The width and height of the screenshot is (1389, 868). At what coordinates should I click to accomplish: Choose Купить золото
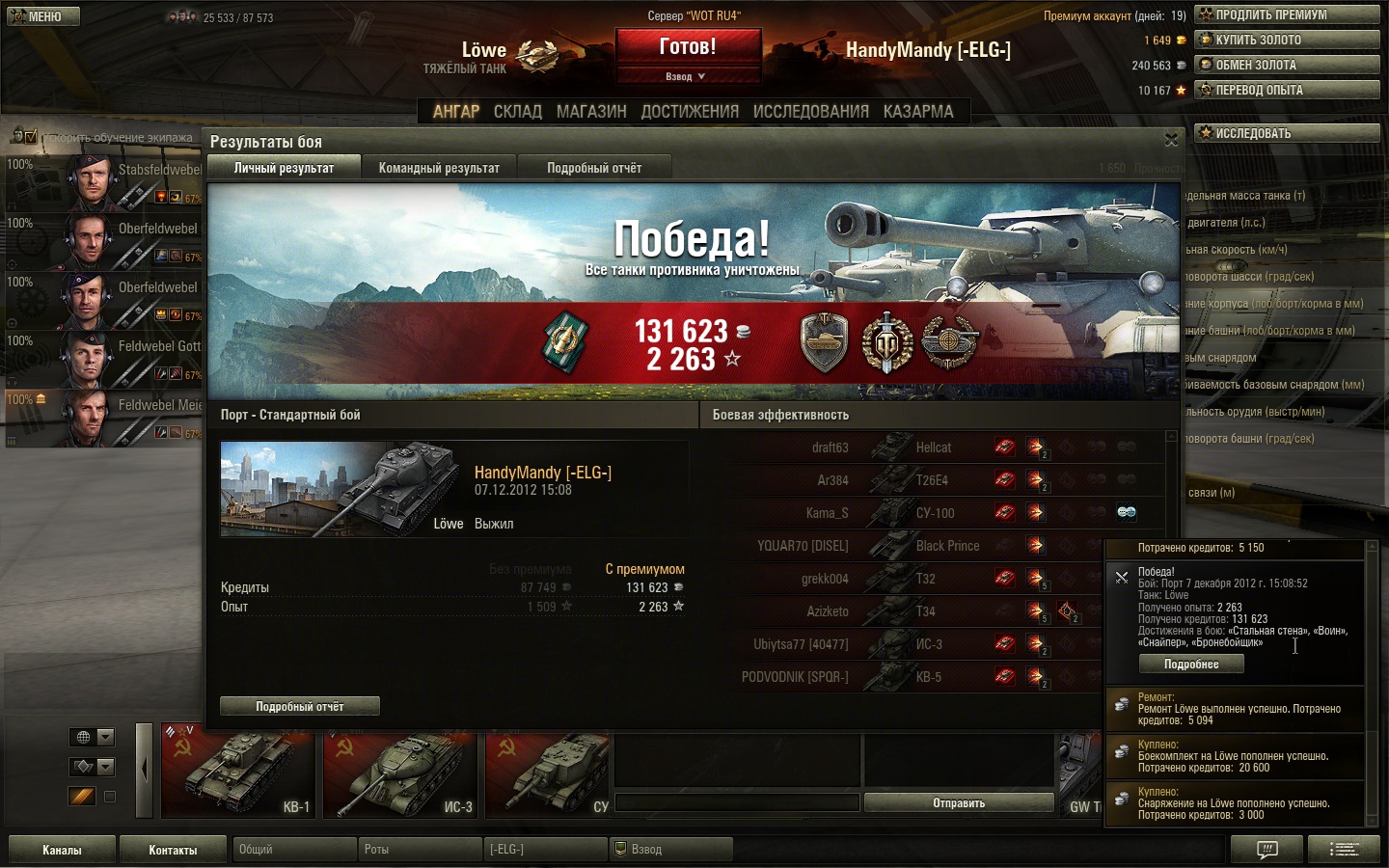1287,40
